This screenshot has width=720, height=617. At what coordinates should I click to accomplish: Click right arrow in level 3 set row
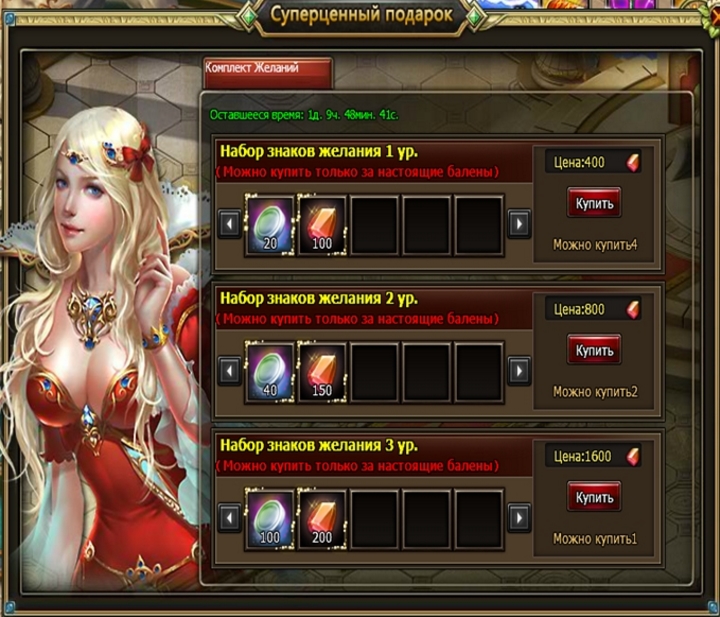tap(518, 518)
